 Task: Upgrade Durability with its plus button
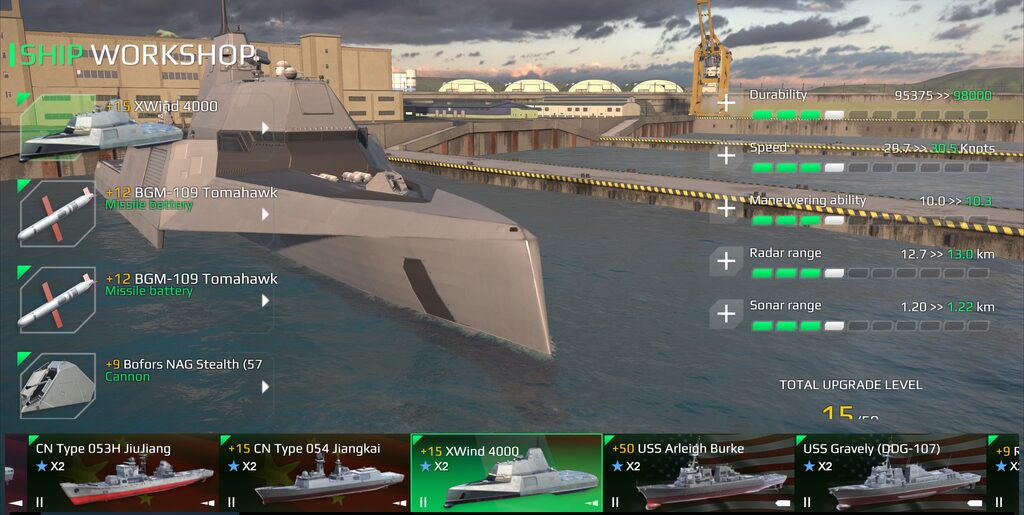click(x=725, y=103)
